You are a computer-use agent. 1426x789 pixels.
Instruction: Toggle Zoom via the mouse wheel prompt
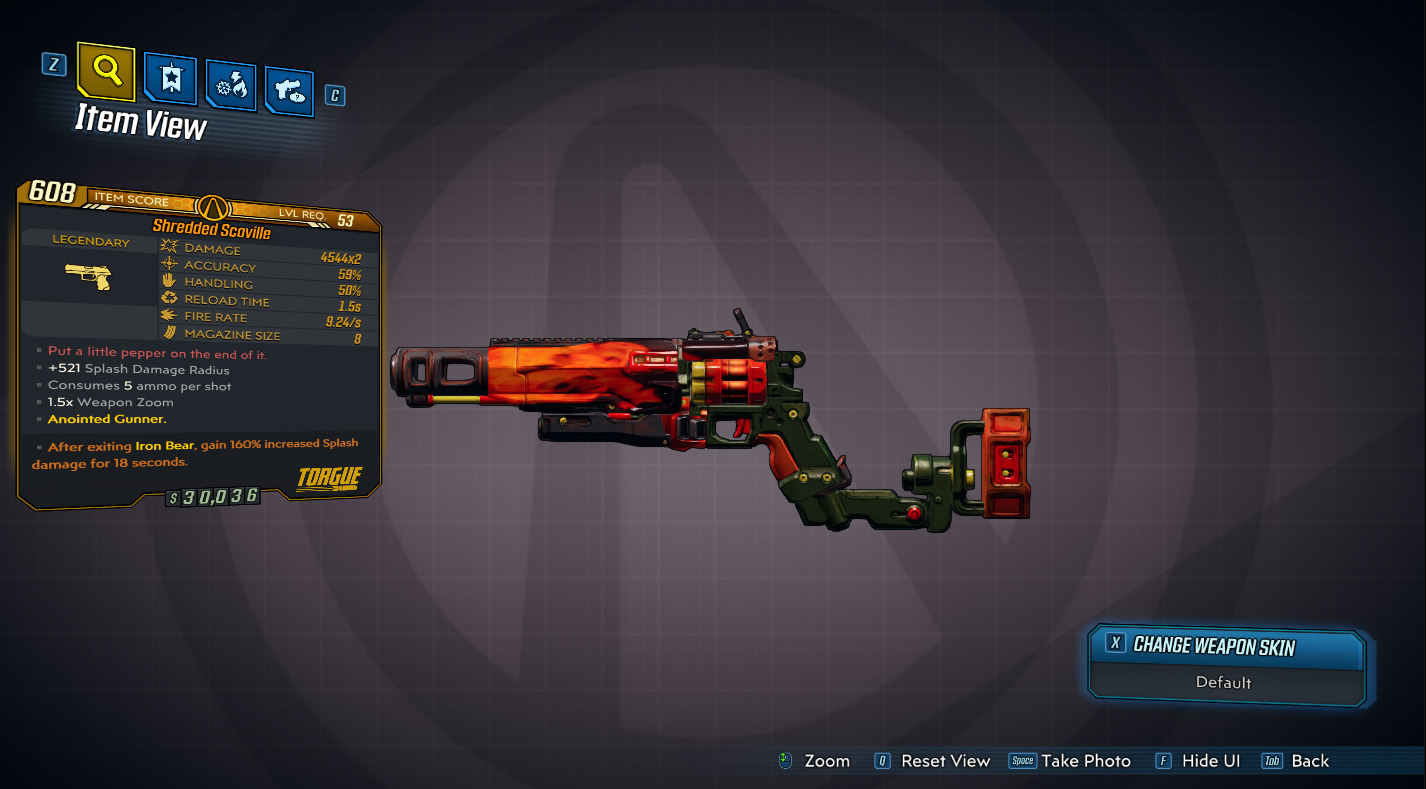pyautogui.click(x=813, y=760)
